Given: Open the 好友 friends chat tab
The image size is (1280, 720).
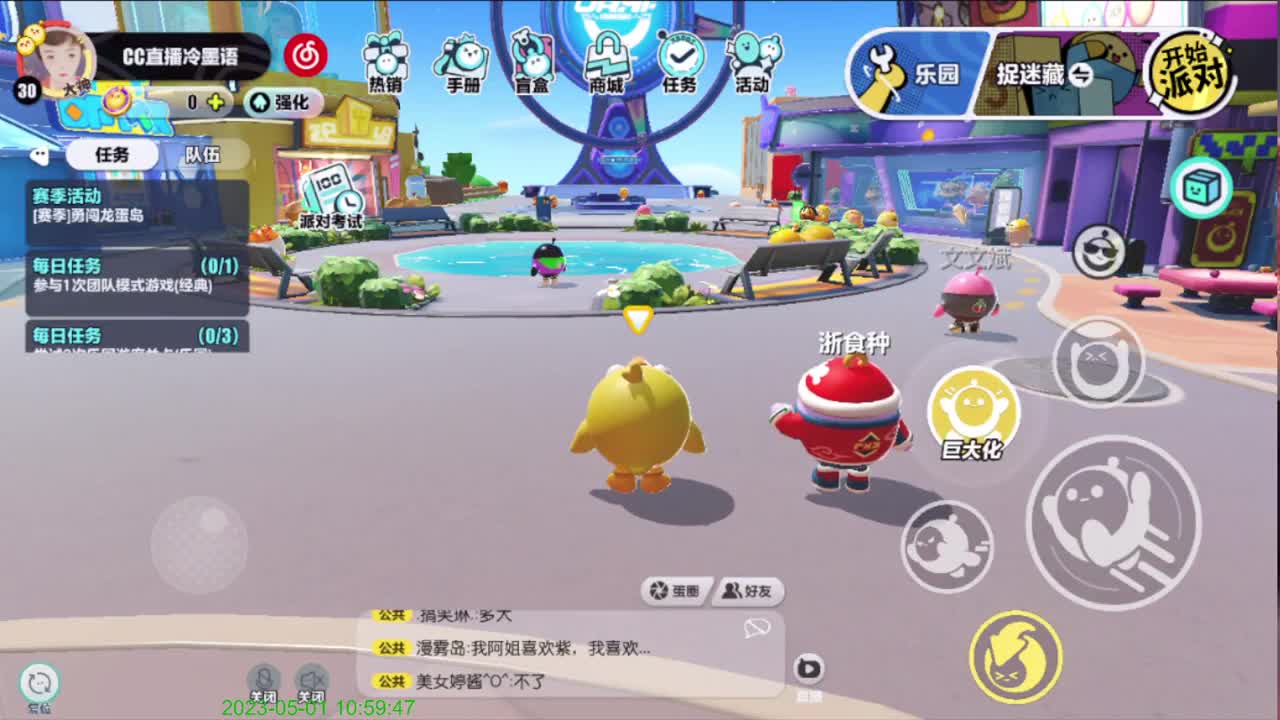Looking at the screenshot, I should coord(744,591).
